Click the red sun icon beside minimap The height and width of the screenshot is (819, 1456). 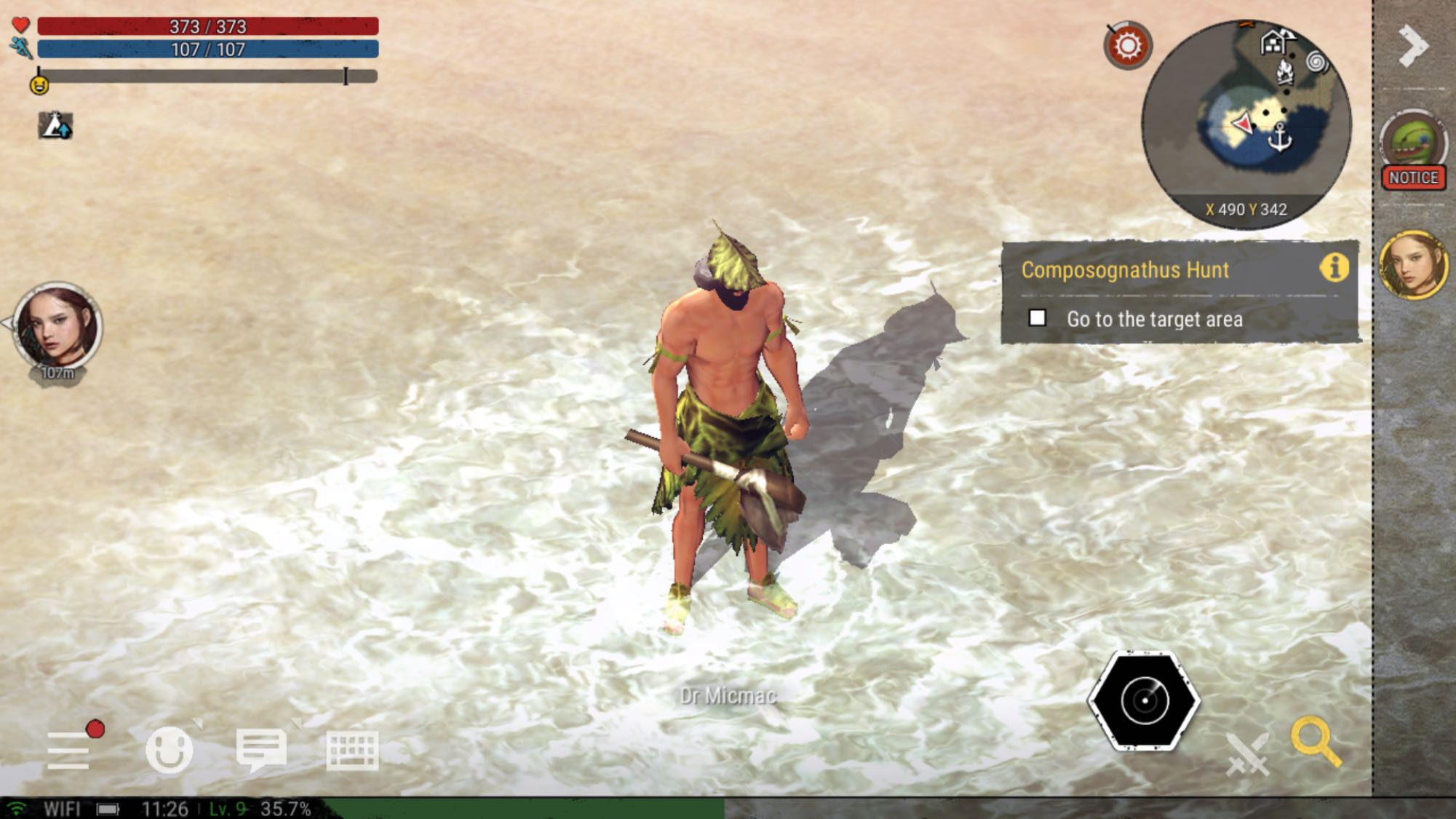coord(1127,46)
